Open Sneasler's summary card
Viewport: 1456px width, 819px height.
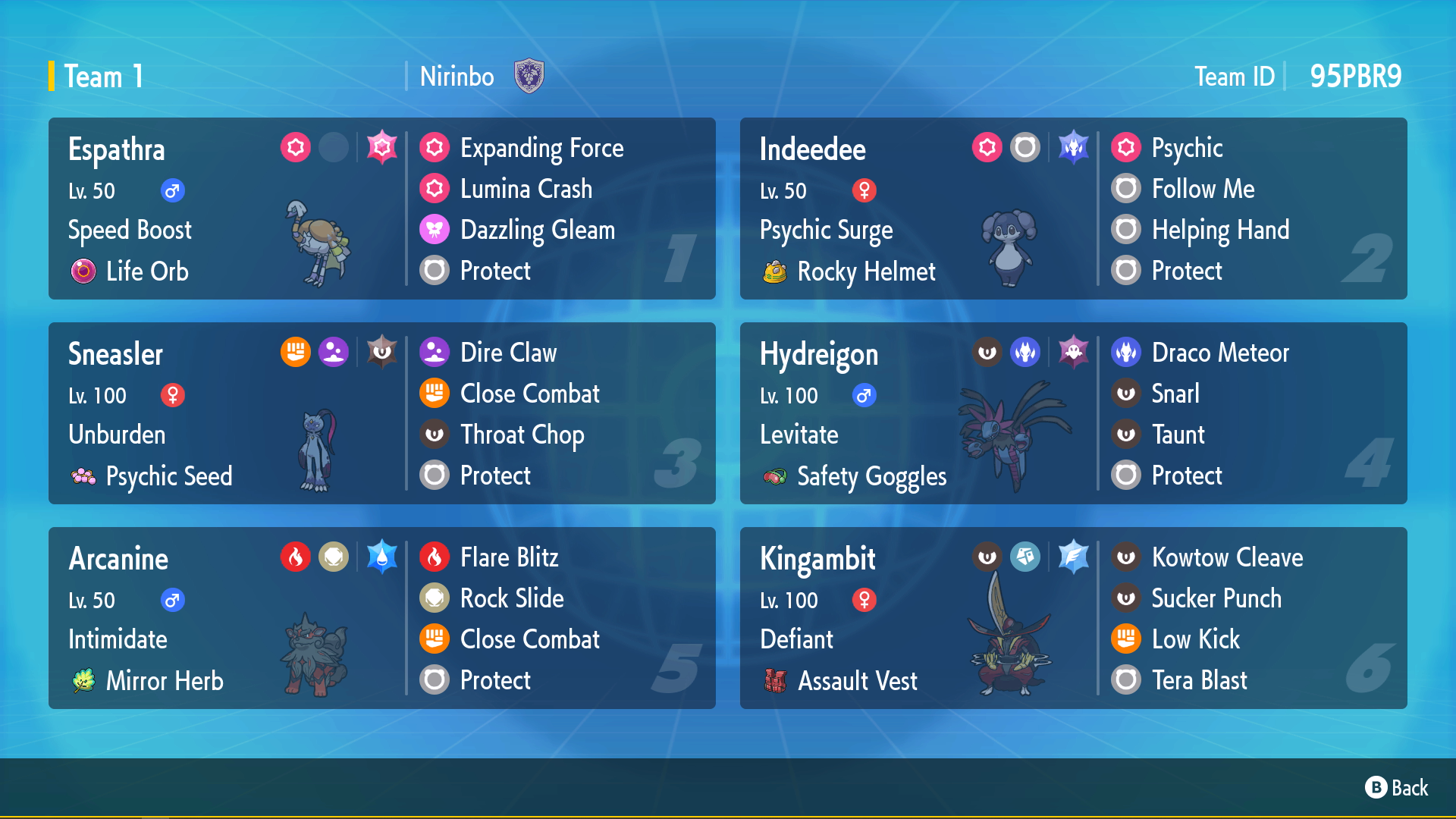(227, 413)
